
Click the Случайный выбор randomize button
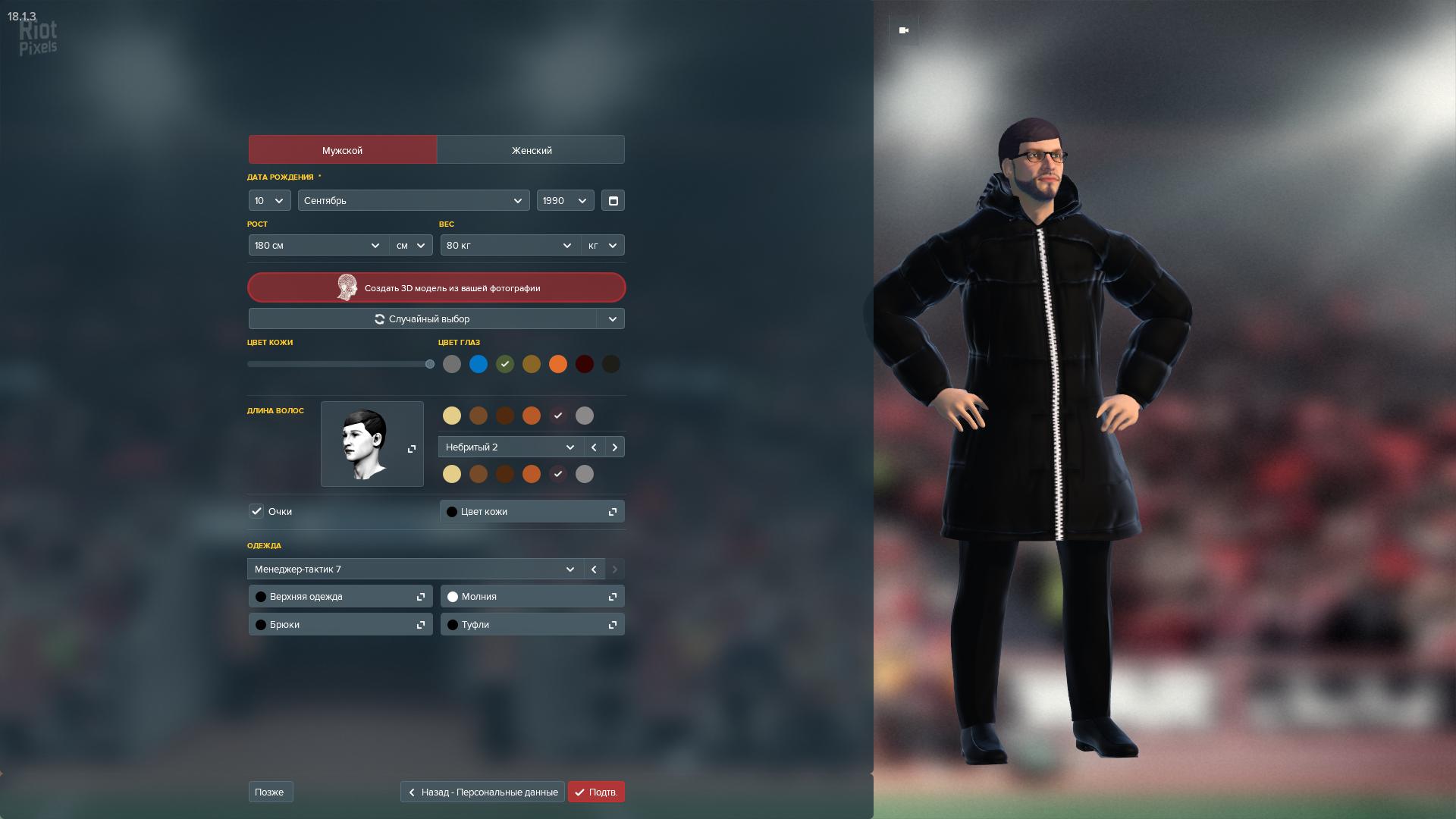[x=422, y=319]
